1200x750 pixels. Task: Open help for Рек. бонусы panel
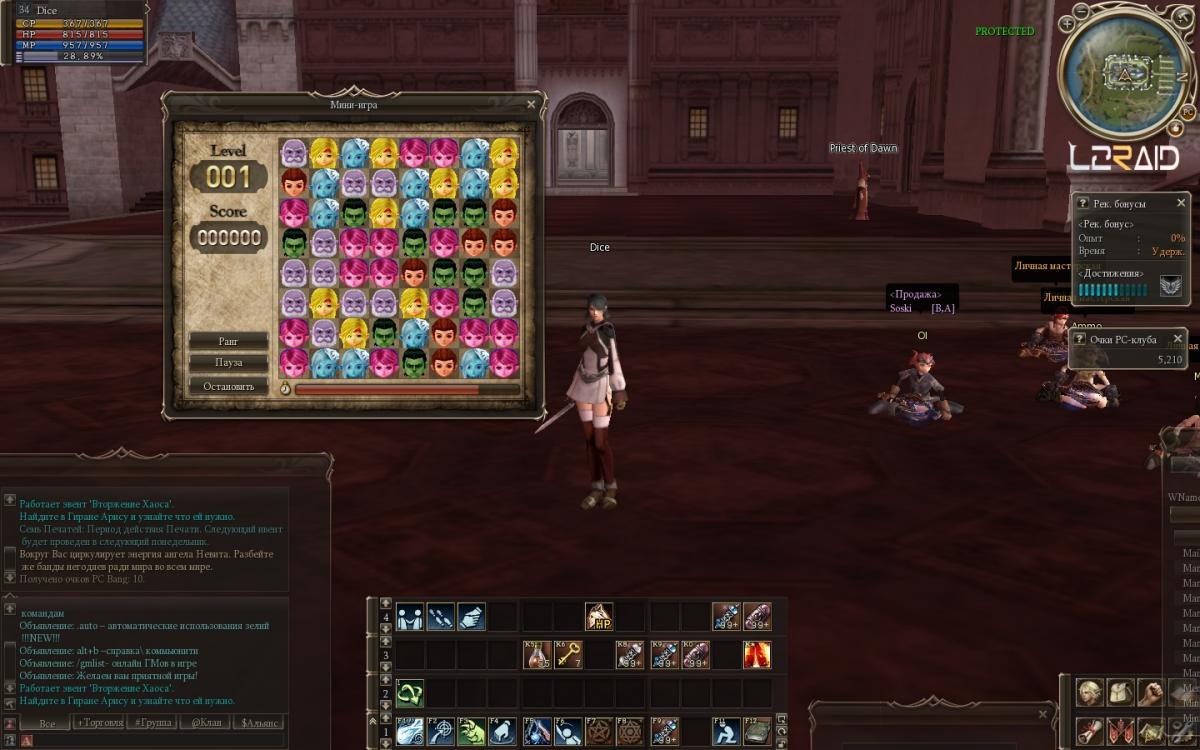(1082, 203)
